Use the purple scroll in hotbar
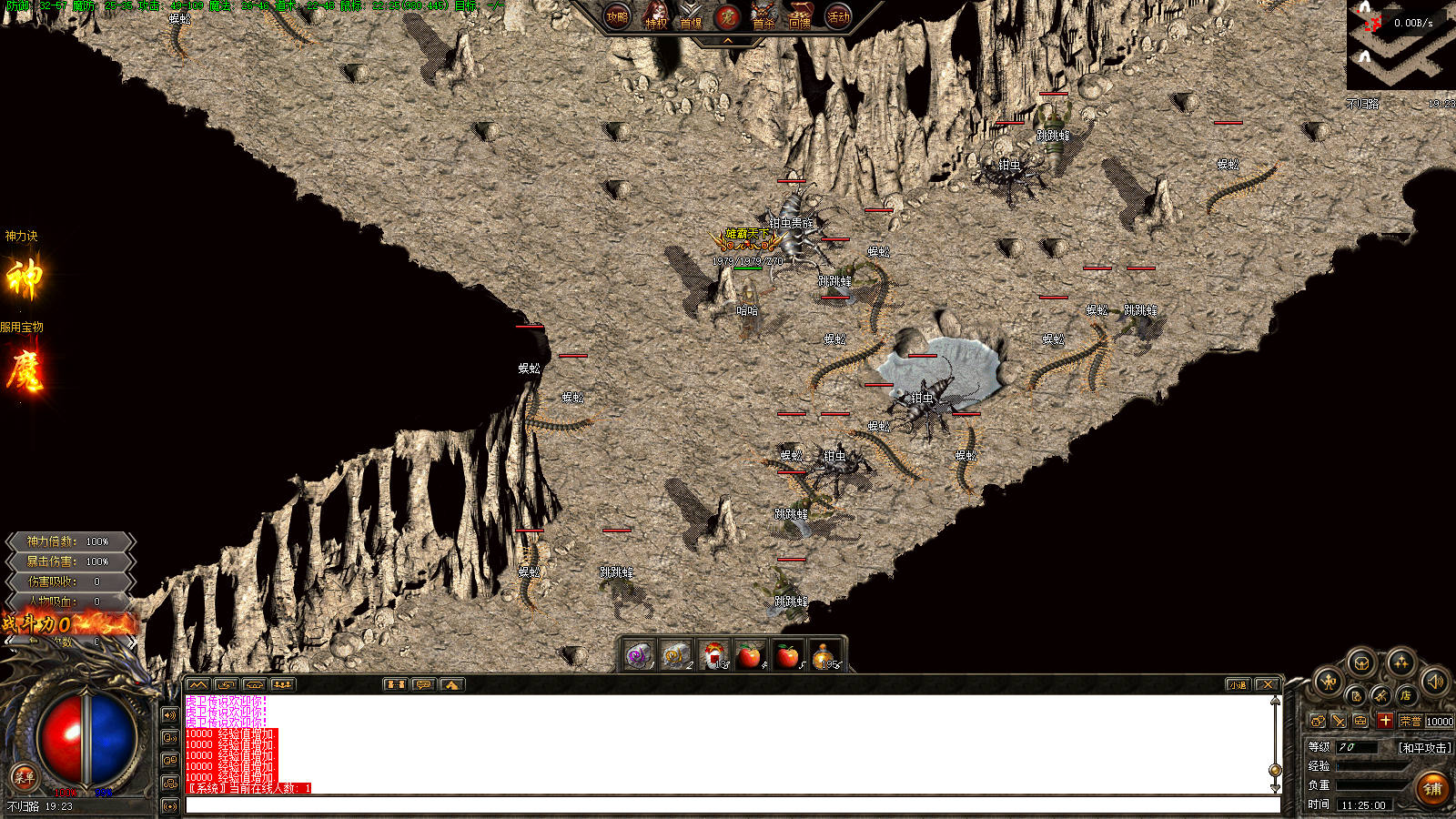This screenshot has width=1456, height=819. [639, 655]
